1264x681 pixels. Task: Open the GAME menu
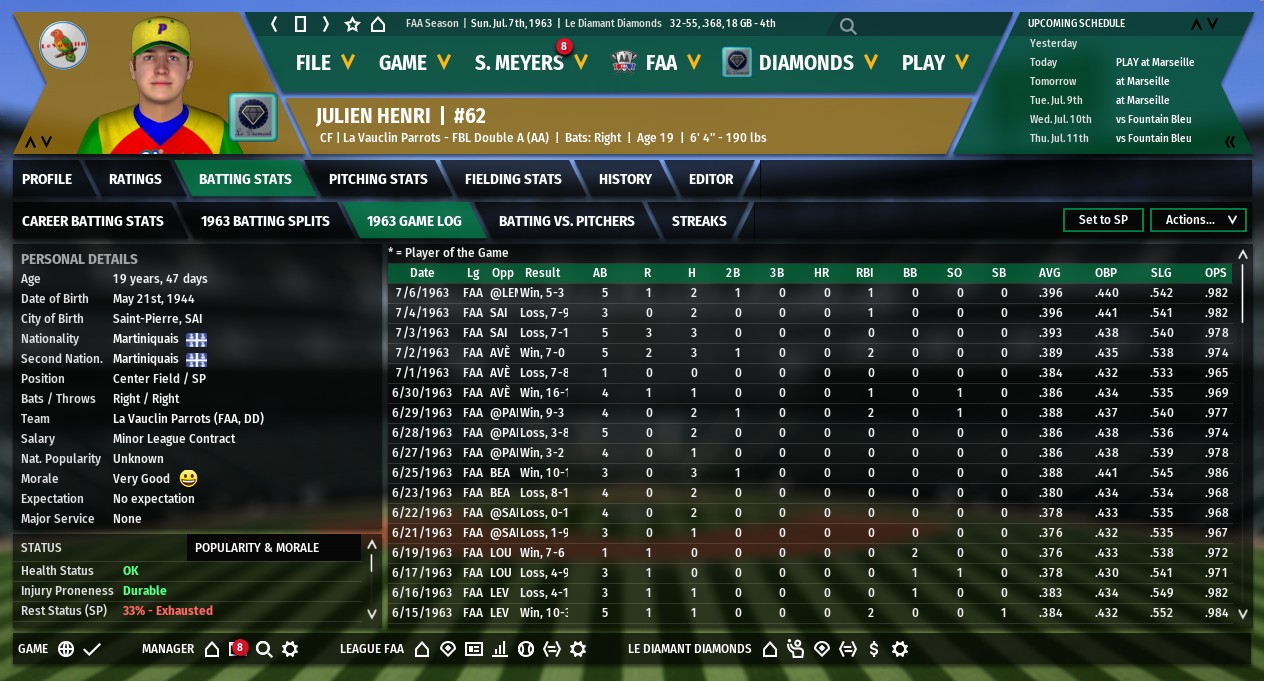tap(414, 62)
